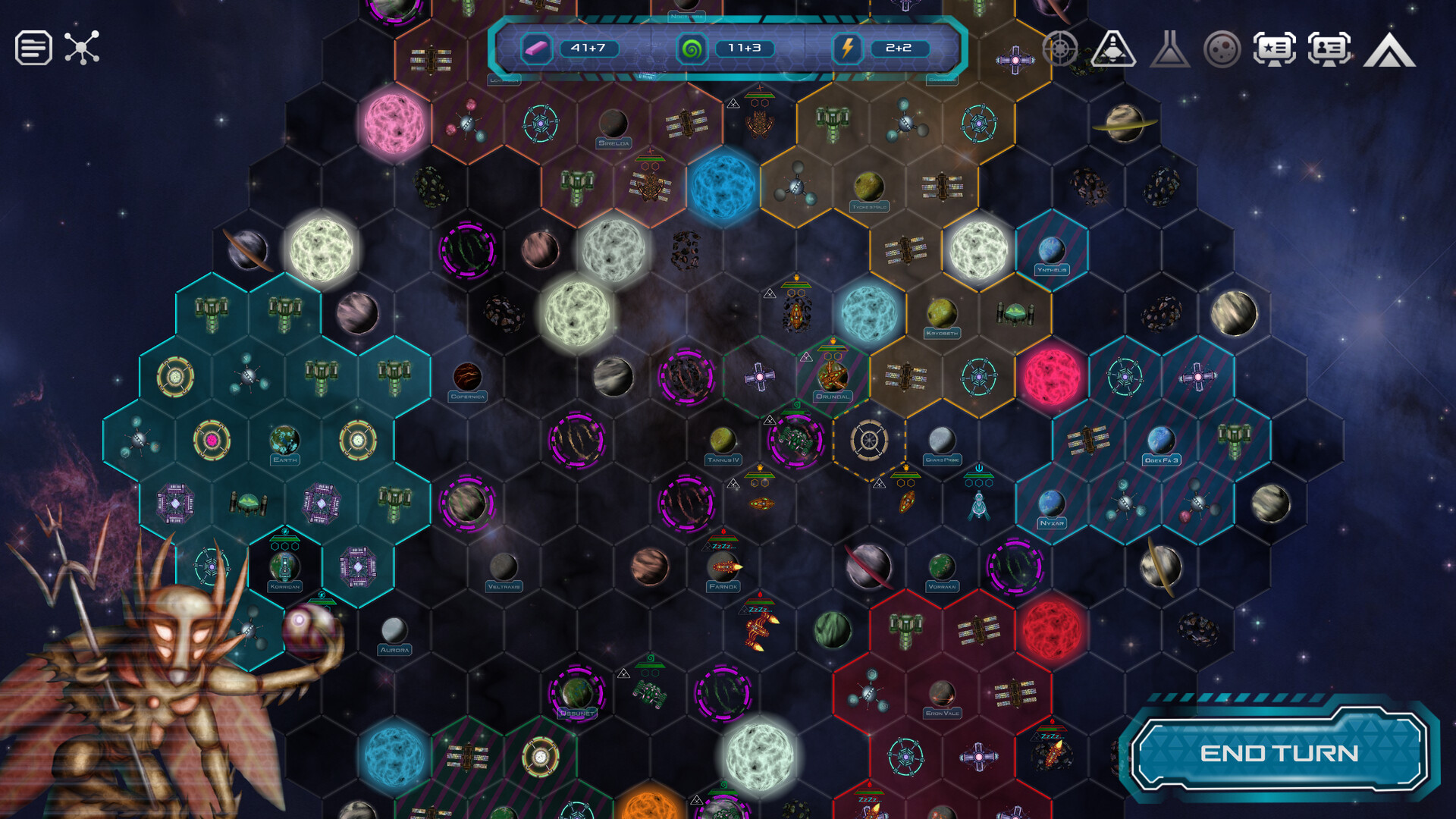Select the Earth system hex
Screen dimensions: 1456x819
(x=283, y=440)
